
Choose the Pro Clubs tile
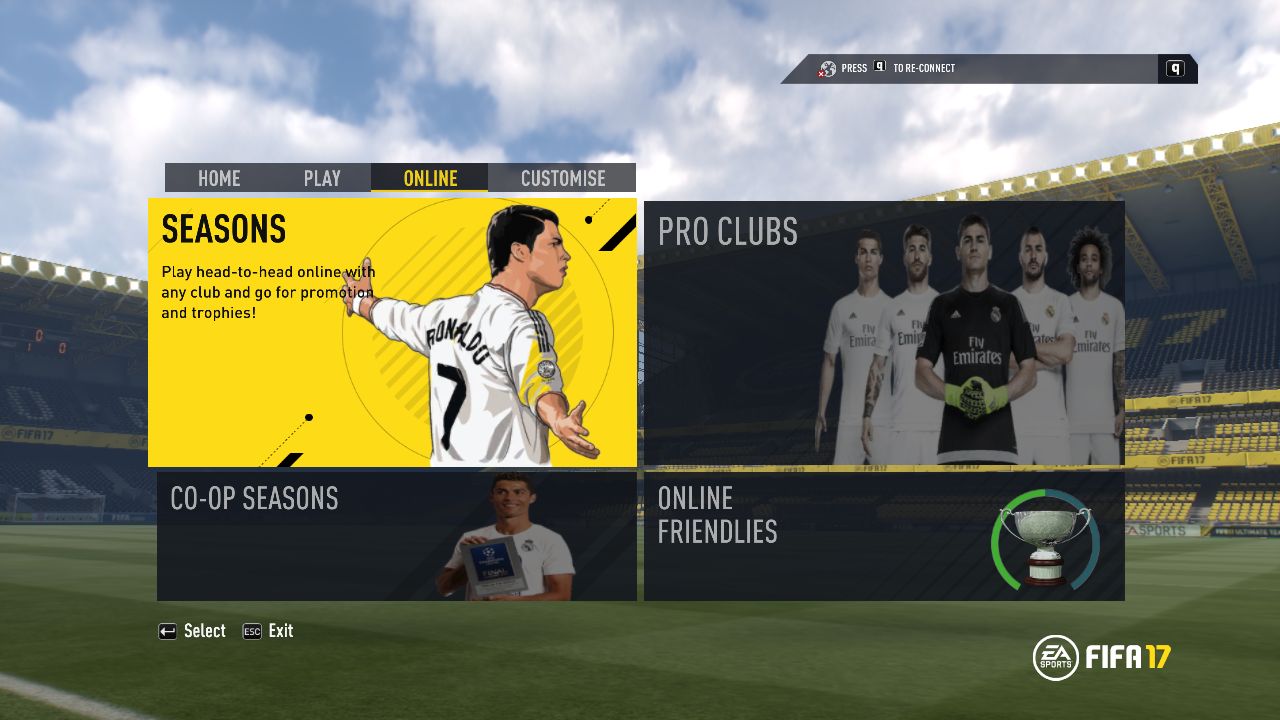coord(884,333)
